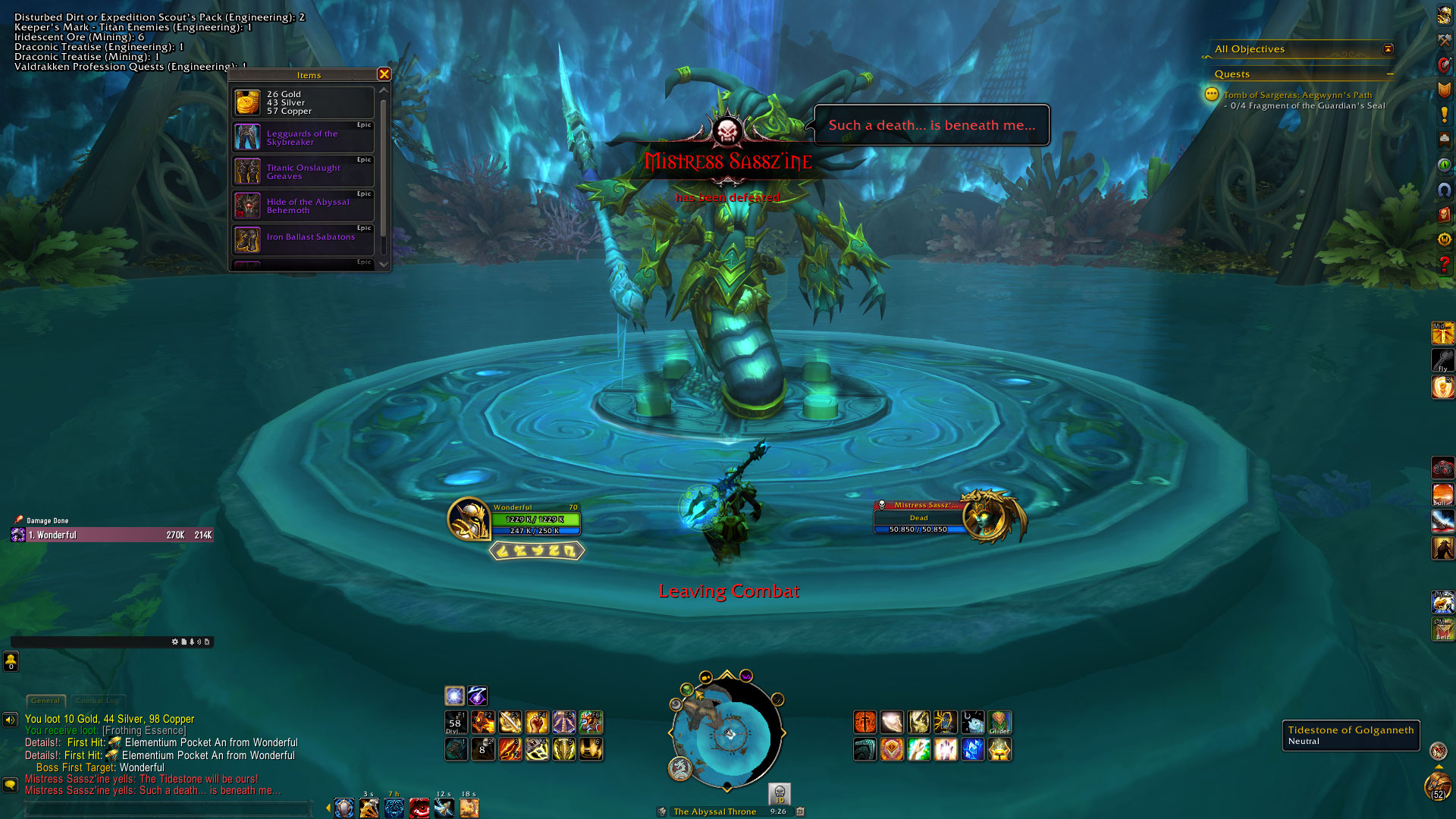Open the Combat Log chat tab
1456x819 pixels.
(97, 701)
